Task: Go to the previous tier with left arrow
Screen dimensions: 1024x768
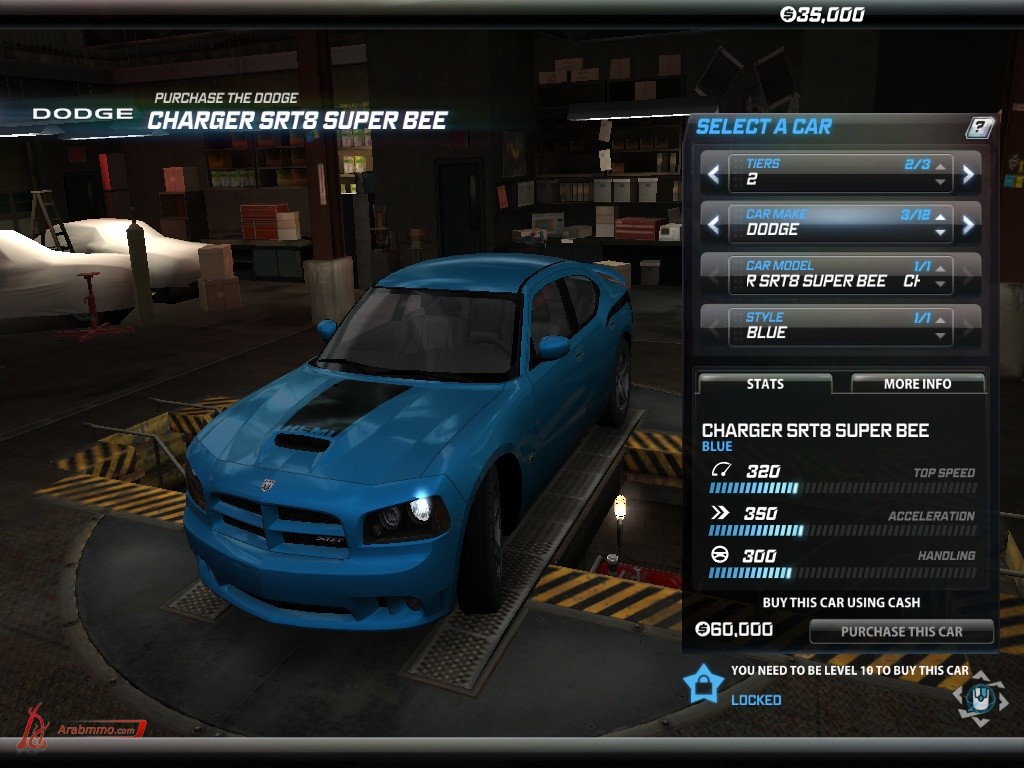Action: [713, 173]
